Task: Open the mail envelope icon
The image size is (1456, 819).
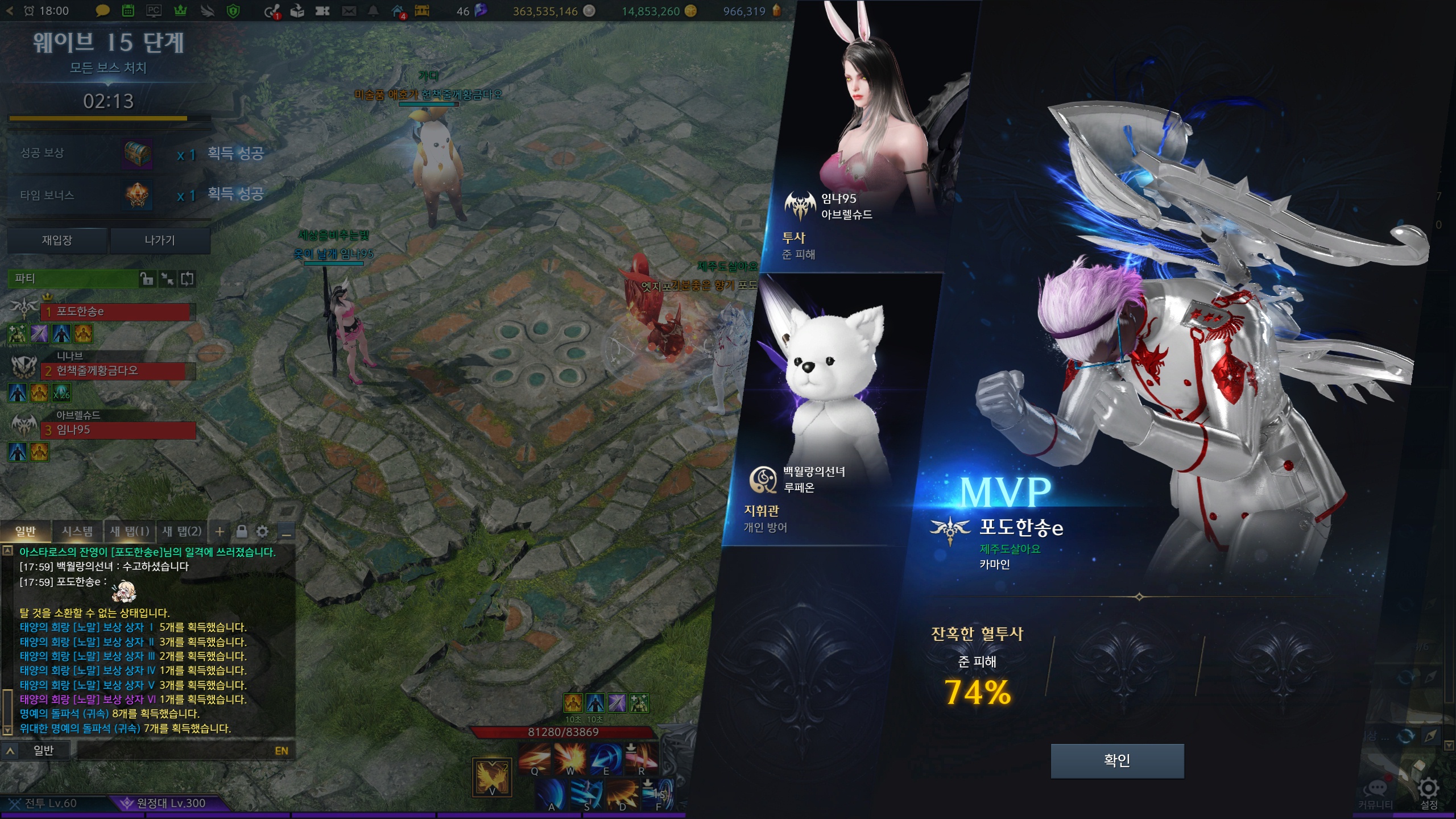Action: click(349, 11)
